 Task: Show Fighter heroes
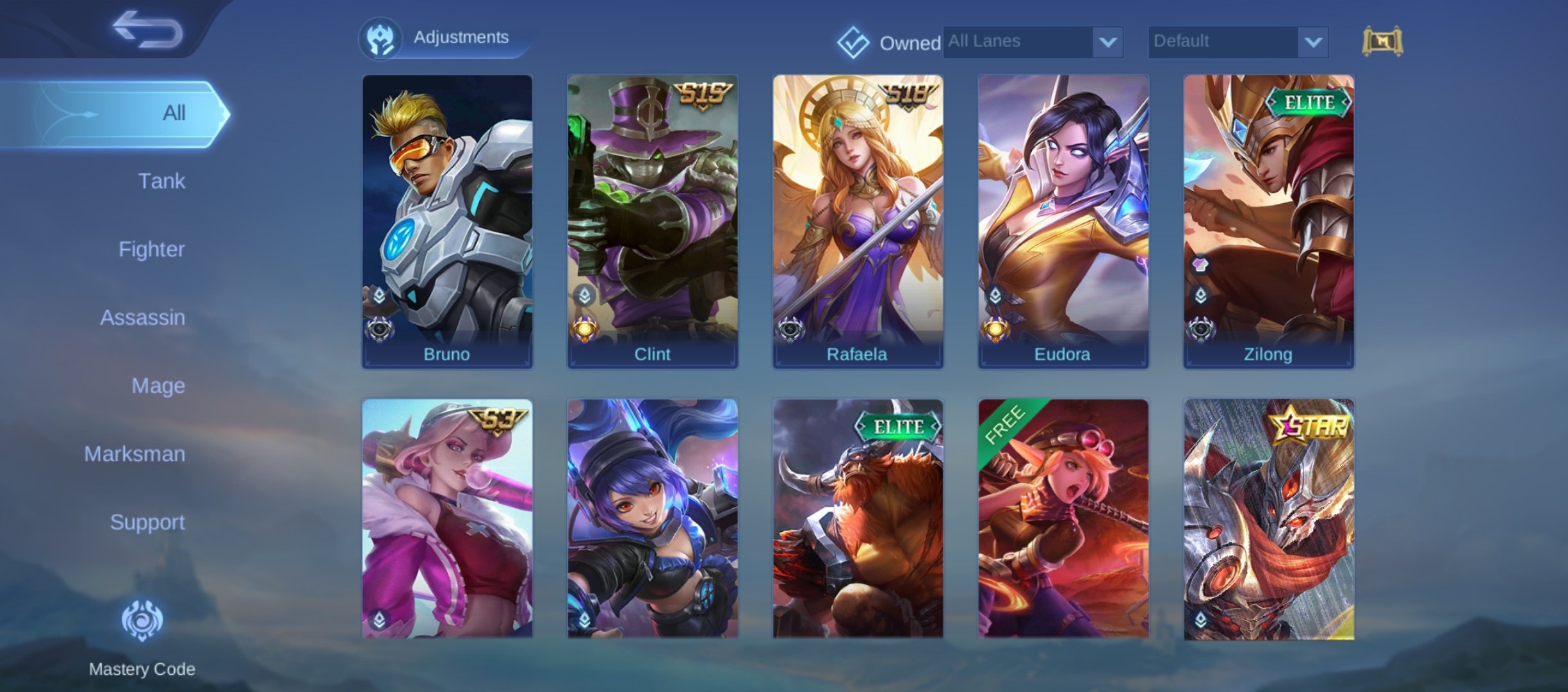click(151, 249)
